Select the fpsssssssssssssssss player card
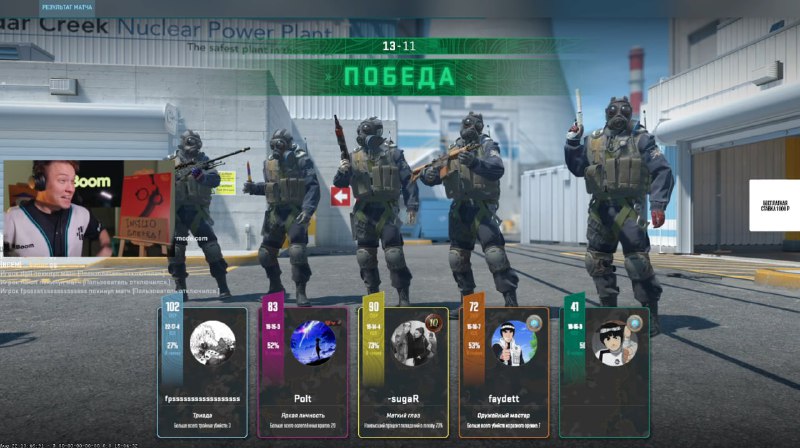Viewport: 800px width, 448px height. [x=202, y=371]
